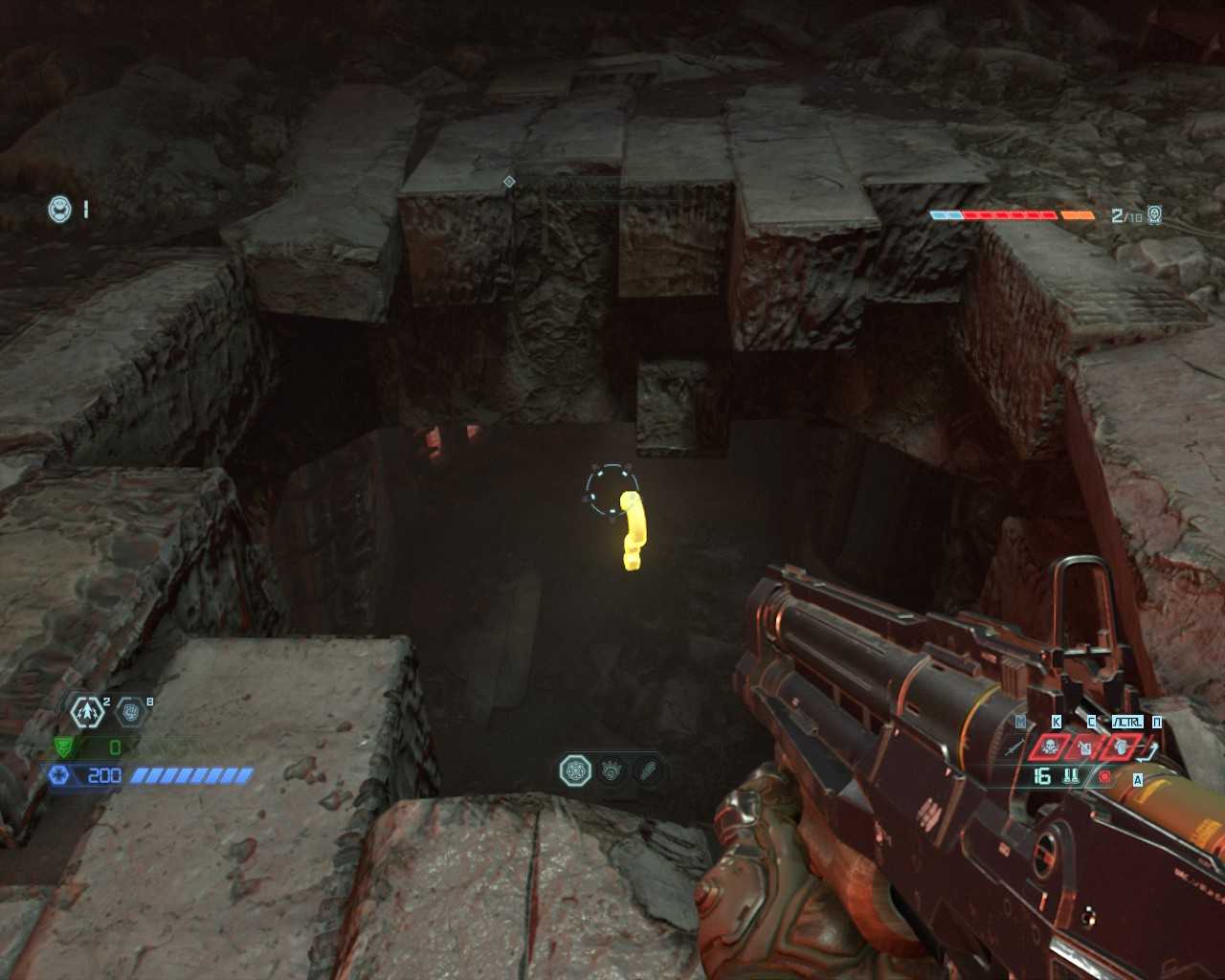The width and height of the screenshot is (1225, 980).
Task: Select the dash arrows ability icon
Action: (87, 712)
